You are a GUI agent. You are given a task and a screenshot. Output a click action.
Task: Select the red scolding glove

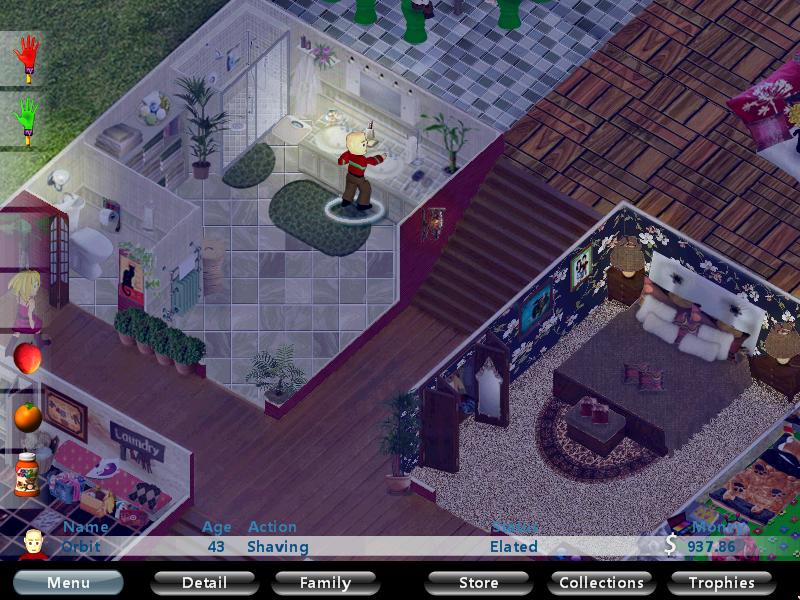coord(27,57)
